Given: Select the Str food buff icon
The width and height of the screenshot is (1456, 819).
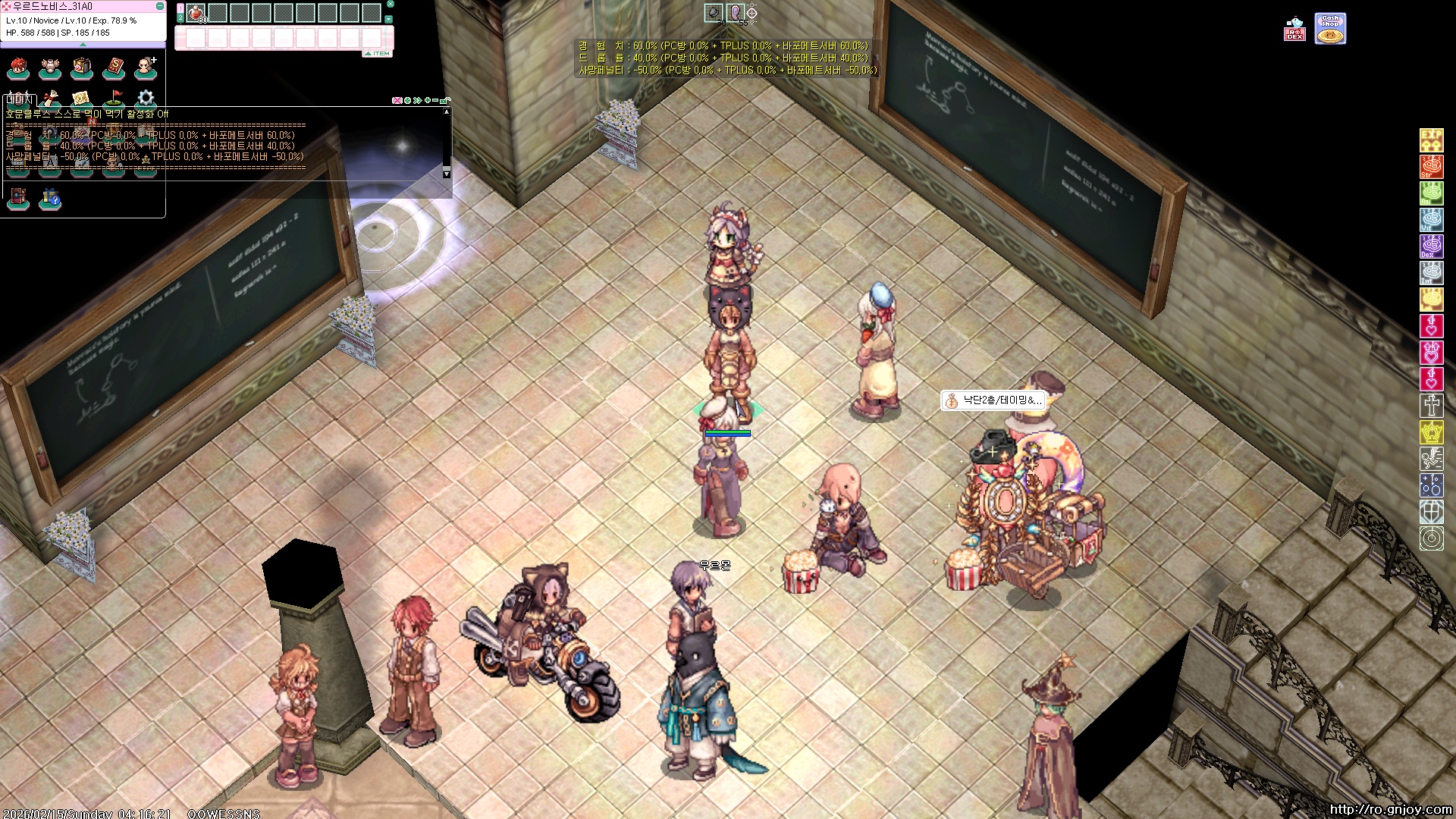Looking at the screenshot, I should pos(1431,167).
